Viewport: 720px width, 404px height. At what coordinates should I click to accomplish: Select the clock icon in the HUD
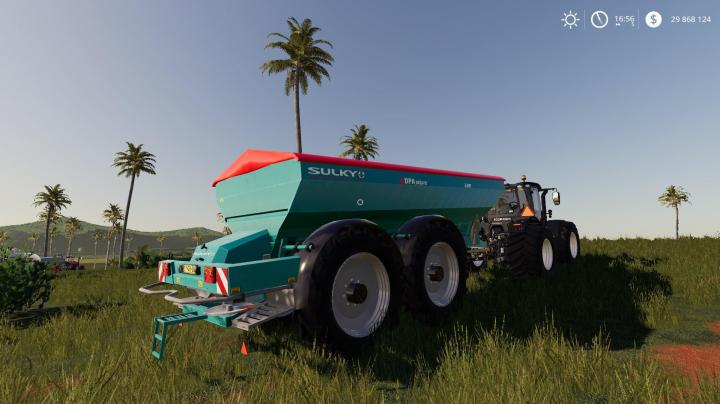[x=599, y=19]
